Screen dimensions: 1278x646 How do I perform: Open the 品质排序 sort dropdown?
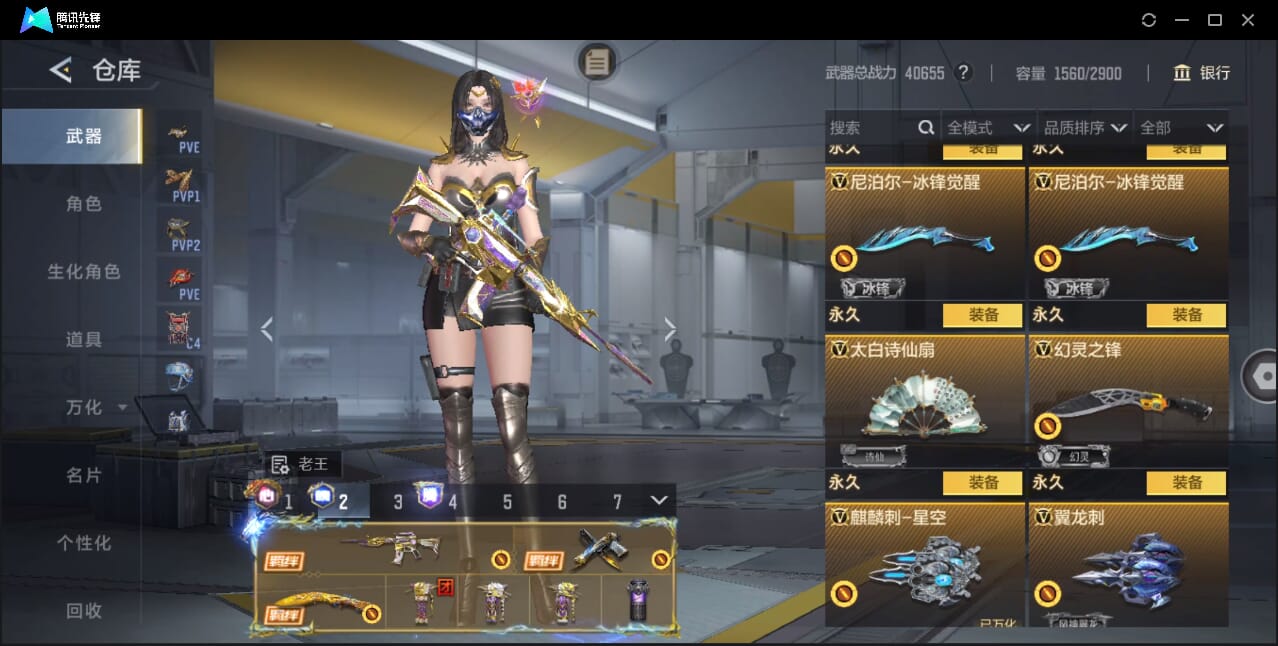click(x=1085, y=128)
